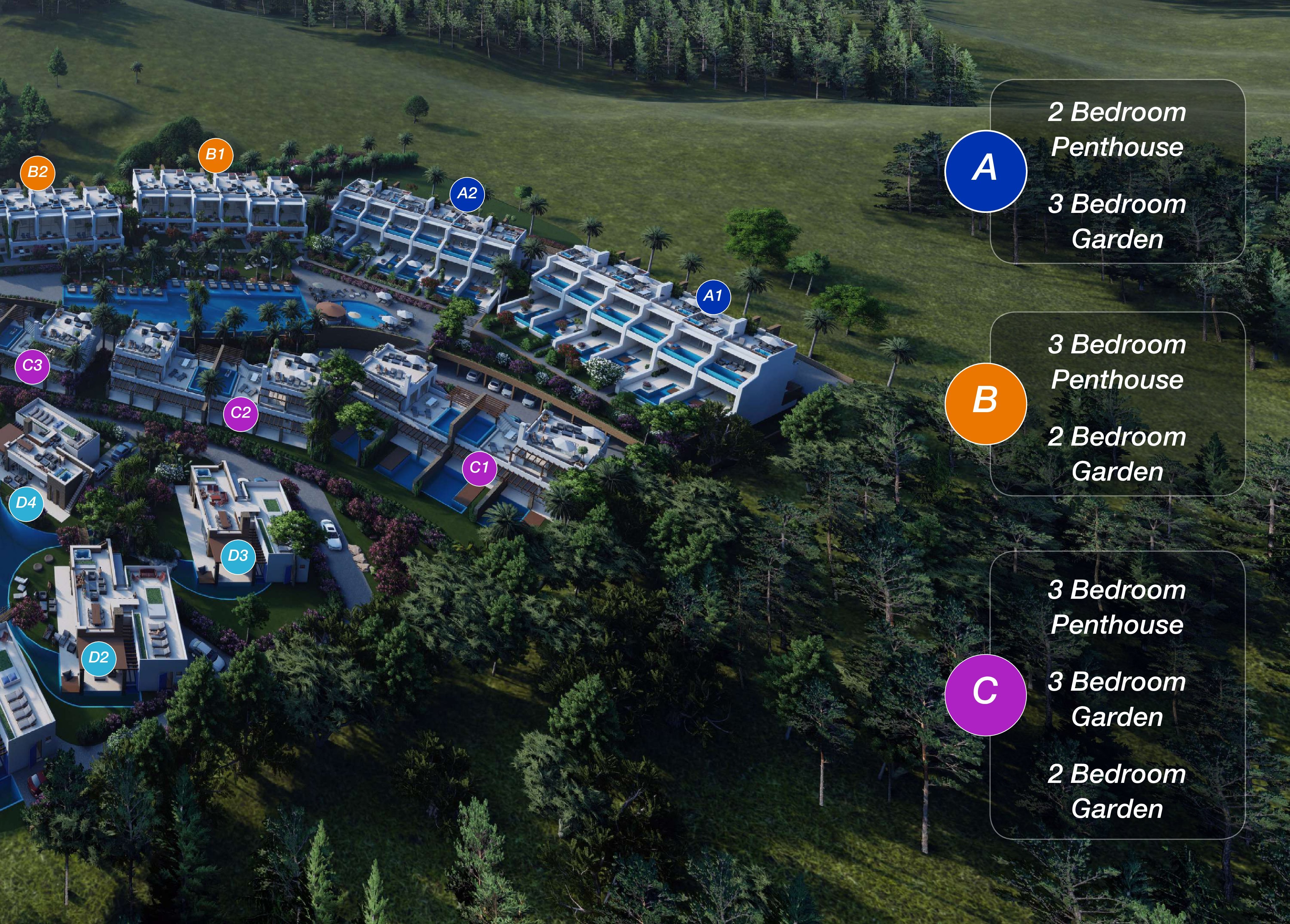Image resolution: width=1290 pixels, height=924 pixels.
Task: Open the purple C3 villa marker
Action: [33, 366]
